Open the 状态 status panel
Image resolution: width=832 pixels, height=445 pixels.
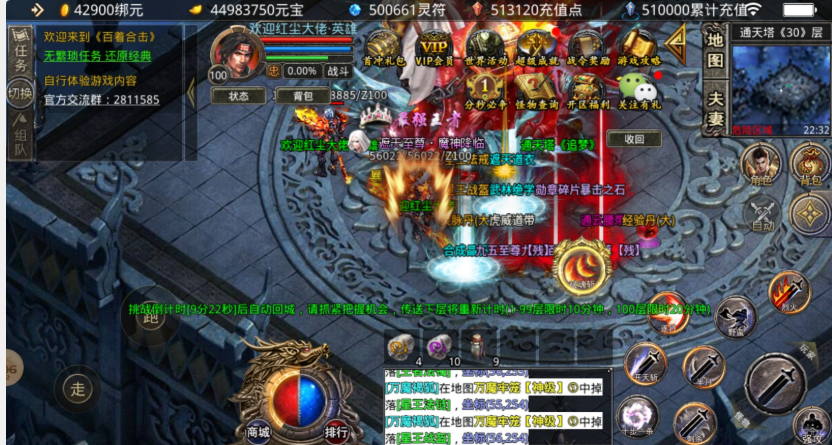[x=238, y=97]
